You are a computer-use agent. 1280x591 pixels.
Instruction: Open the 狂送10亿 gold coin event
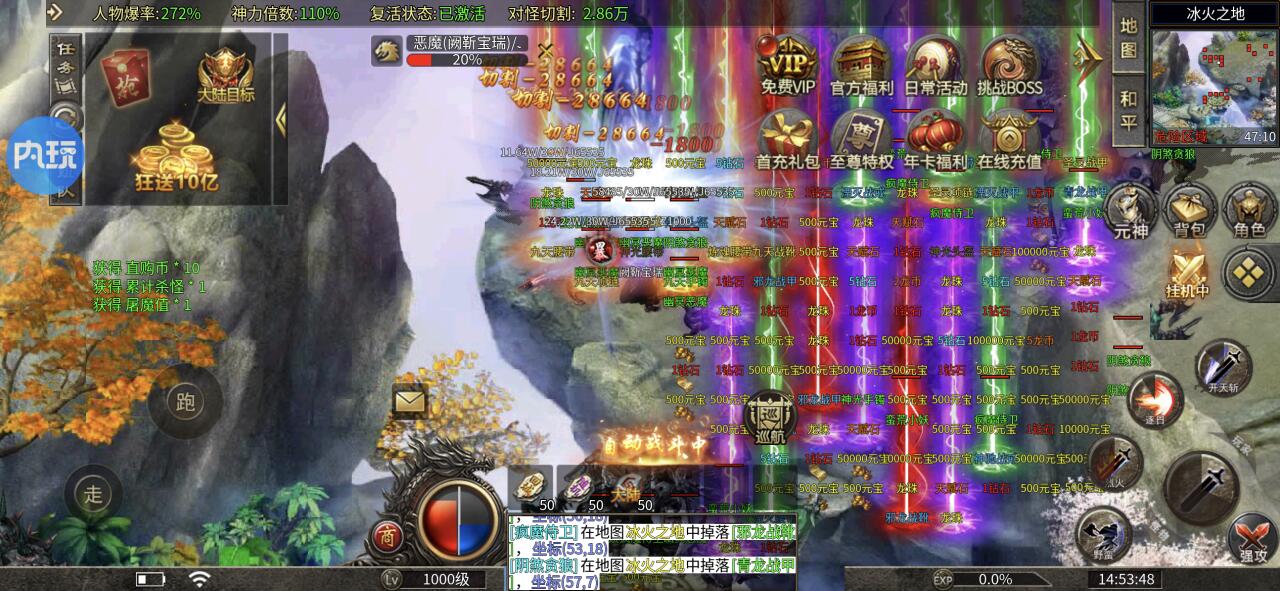point(176,160)
